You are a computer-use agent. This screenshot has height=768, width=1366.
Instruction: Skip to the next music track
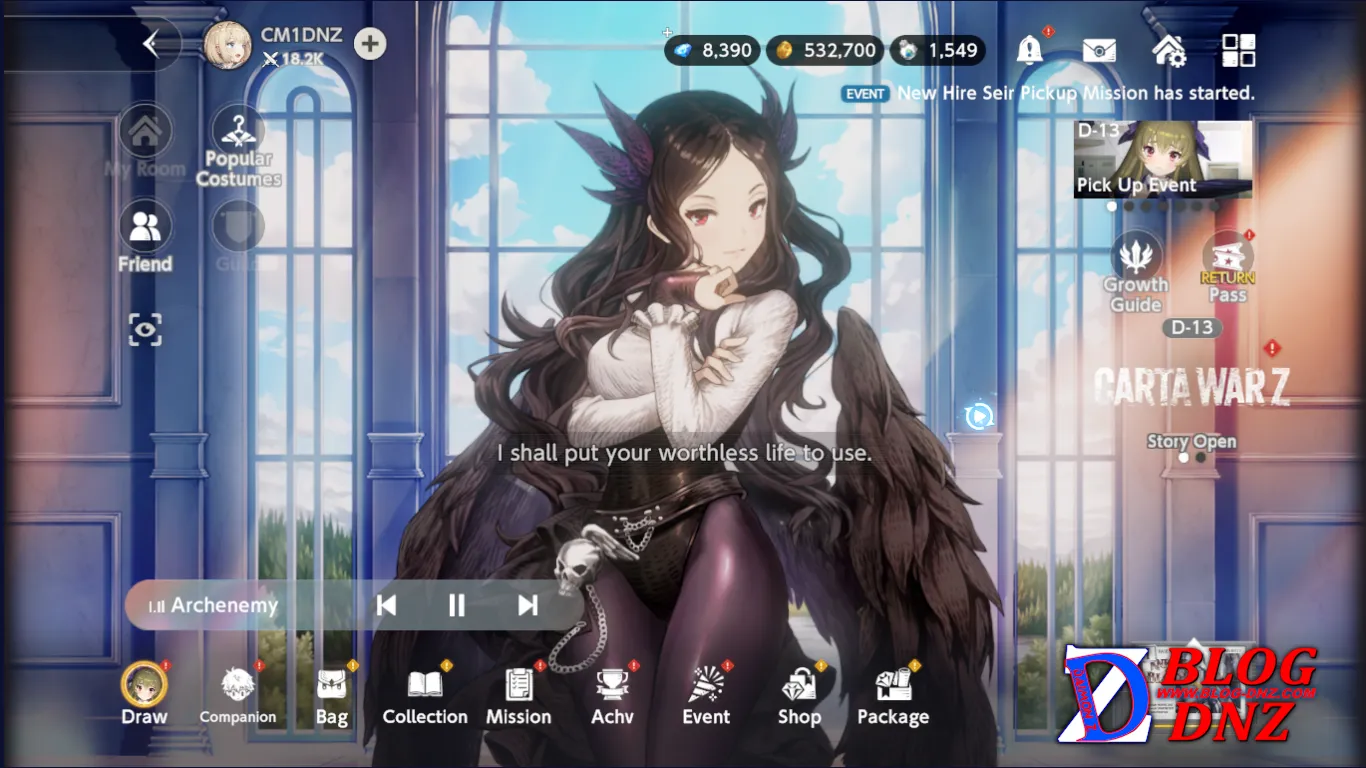(528, 605)
